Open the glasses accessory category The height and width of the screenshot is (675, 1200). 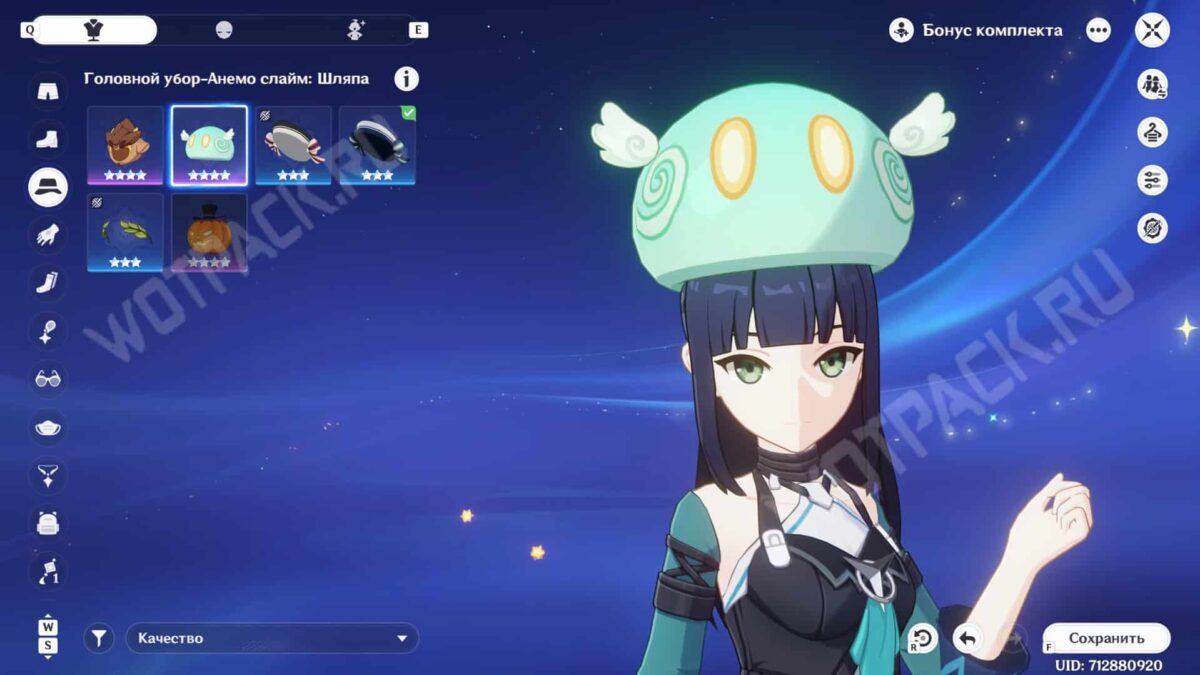point(48,379)
